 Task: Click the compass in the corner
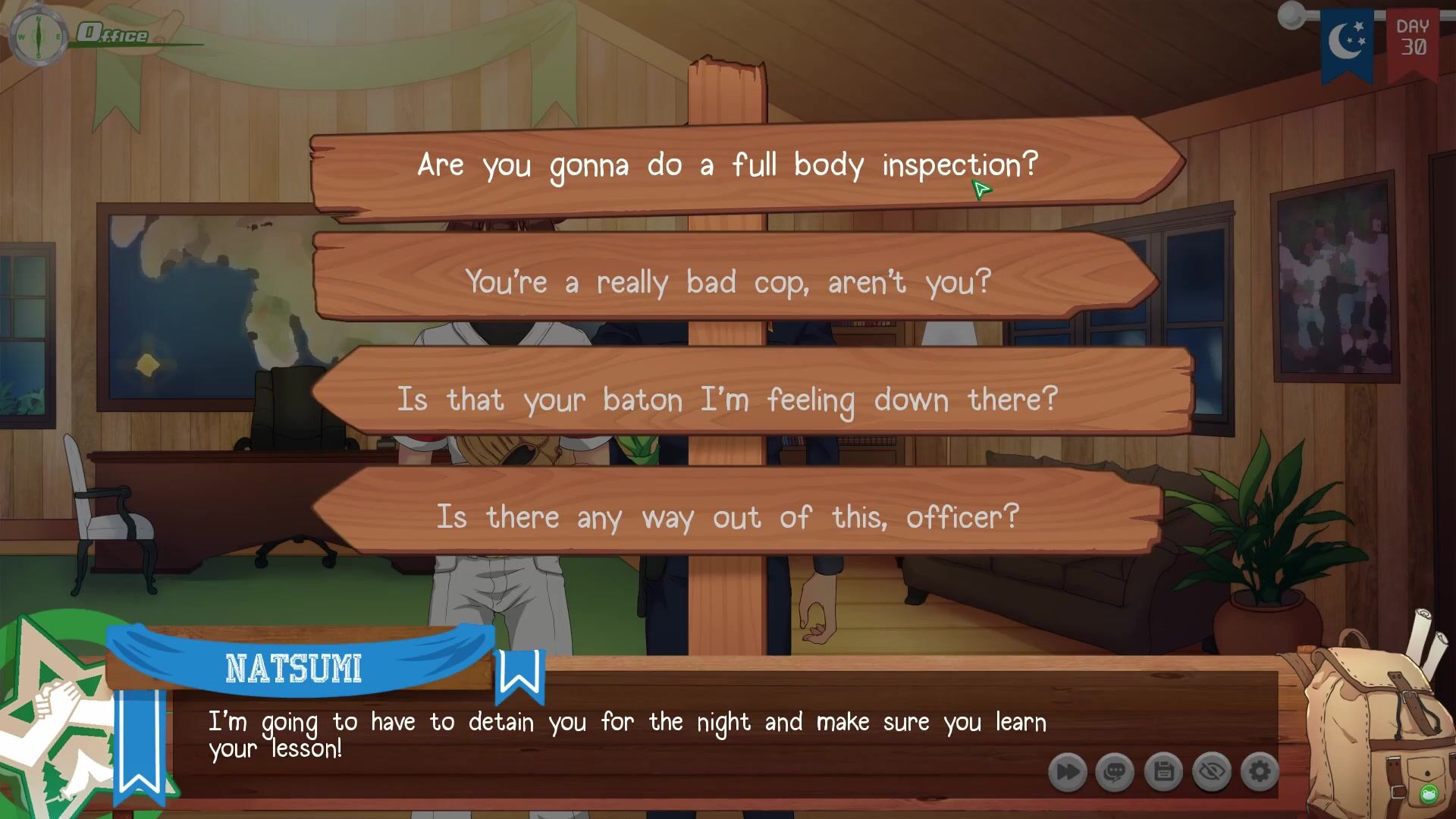coord(38,36)
